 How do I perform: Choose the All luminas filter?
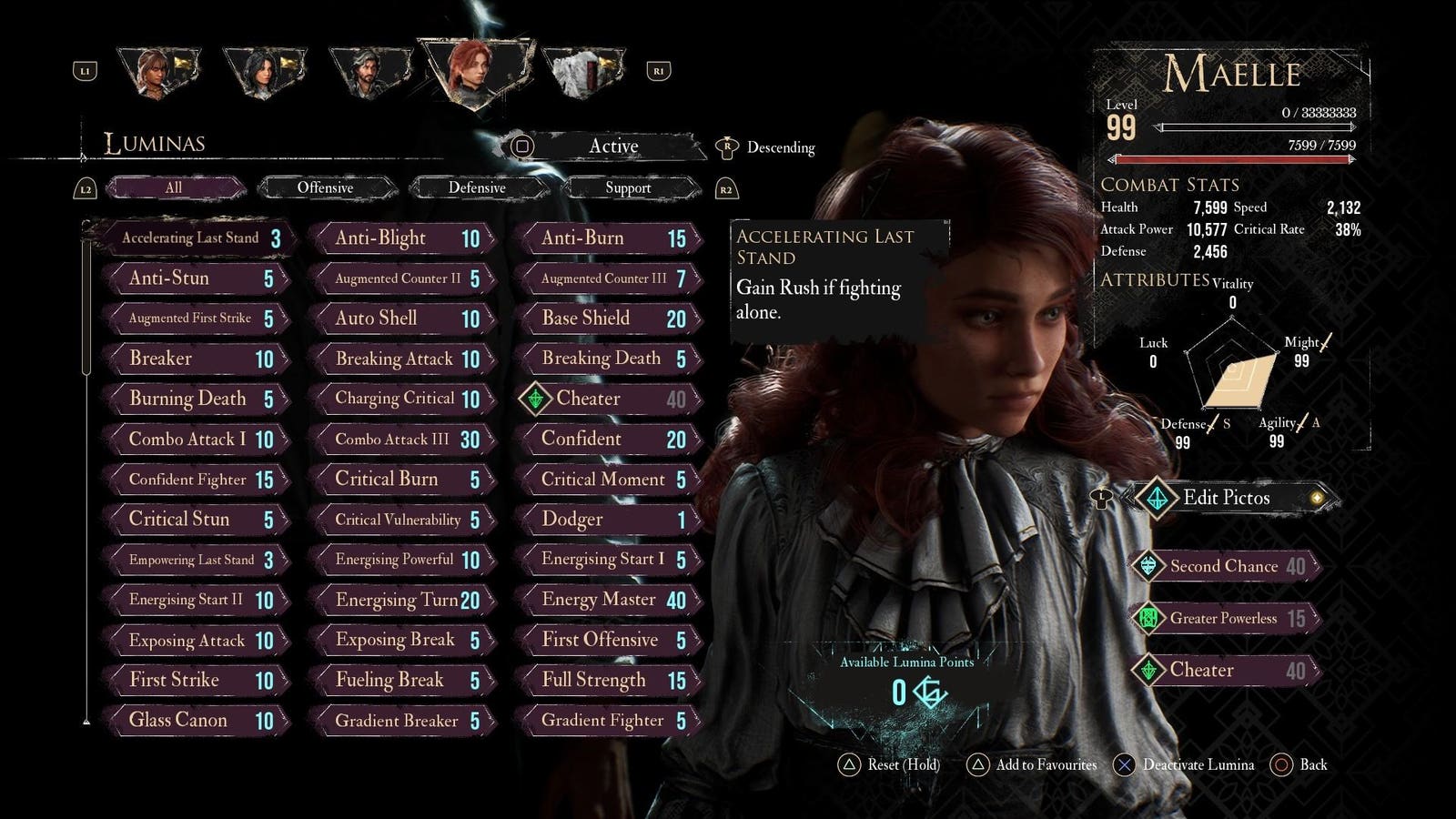[174, 188]
